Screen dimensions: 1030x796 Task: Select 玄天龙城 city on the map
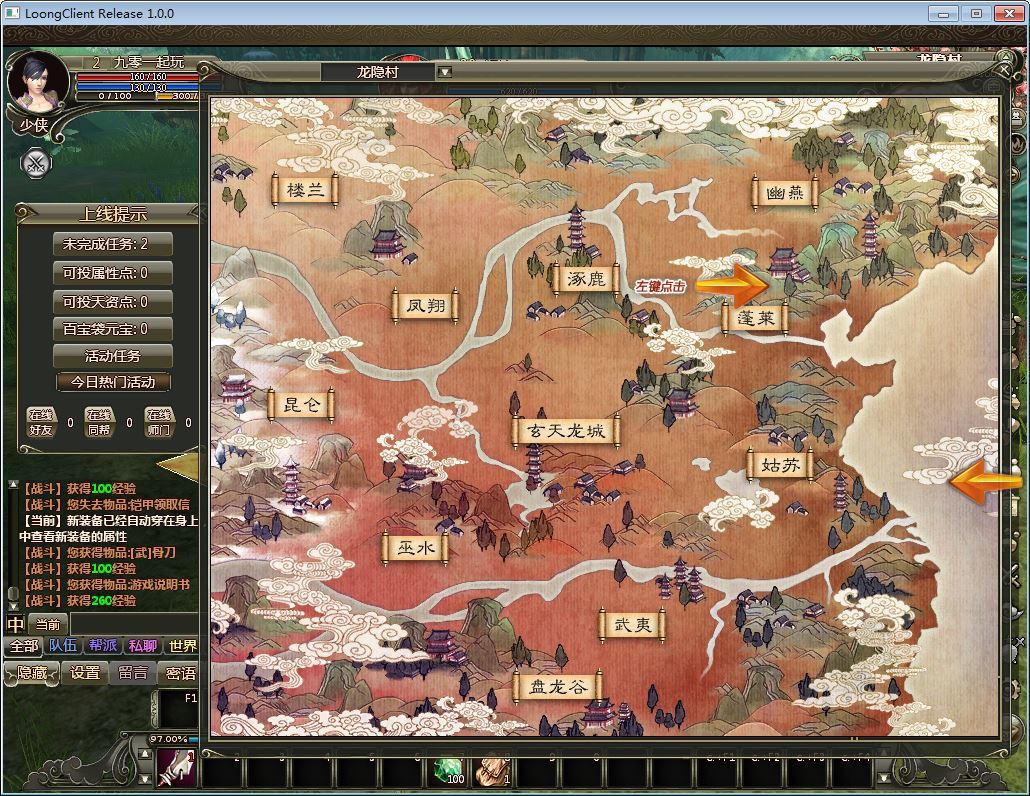point(566,432)
